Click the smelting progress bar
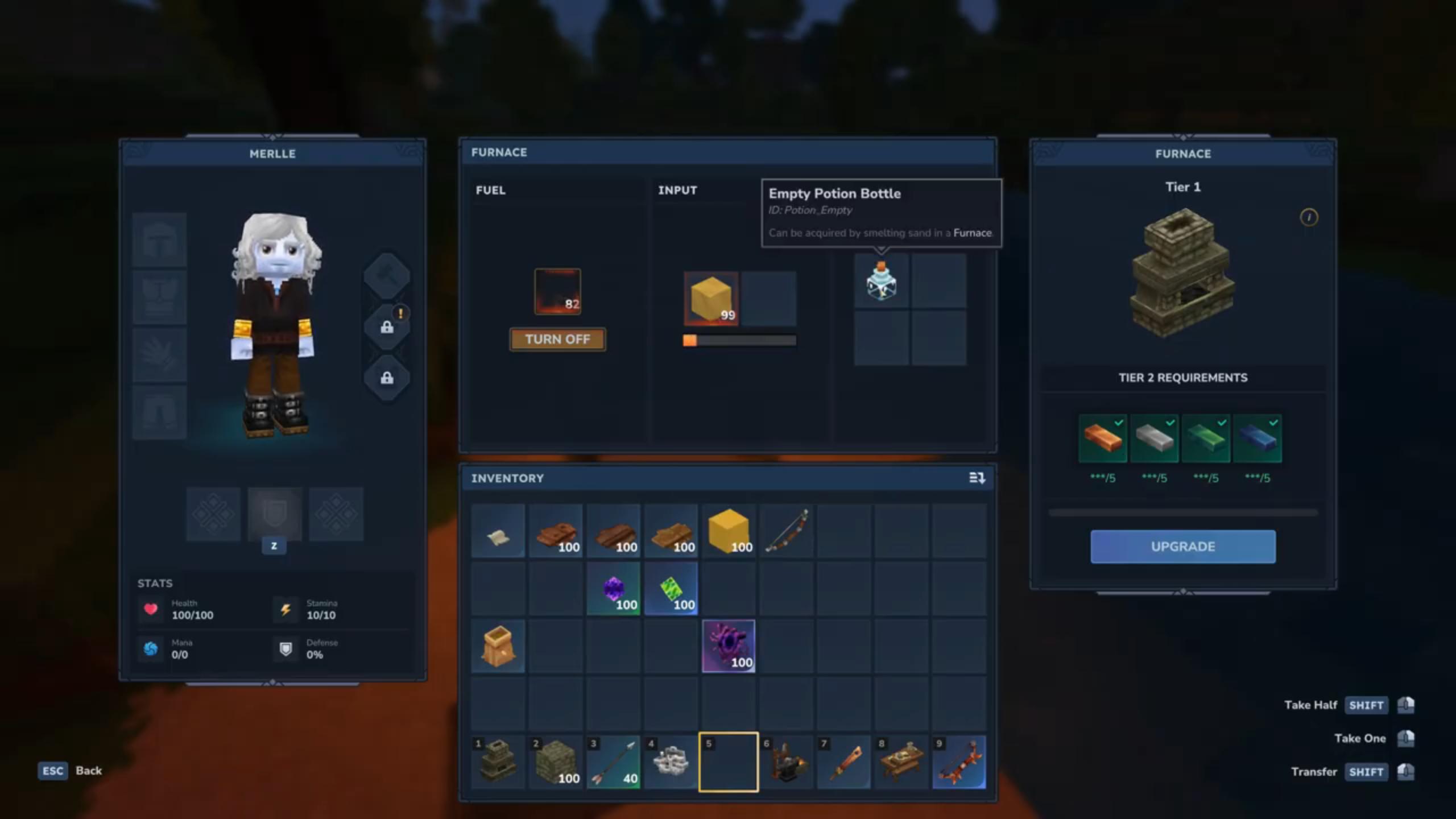The width and height of the screenshot is (1456, 819). pyautogui.click(x=739, y=340)
